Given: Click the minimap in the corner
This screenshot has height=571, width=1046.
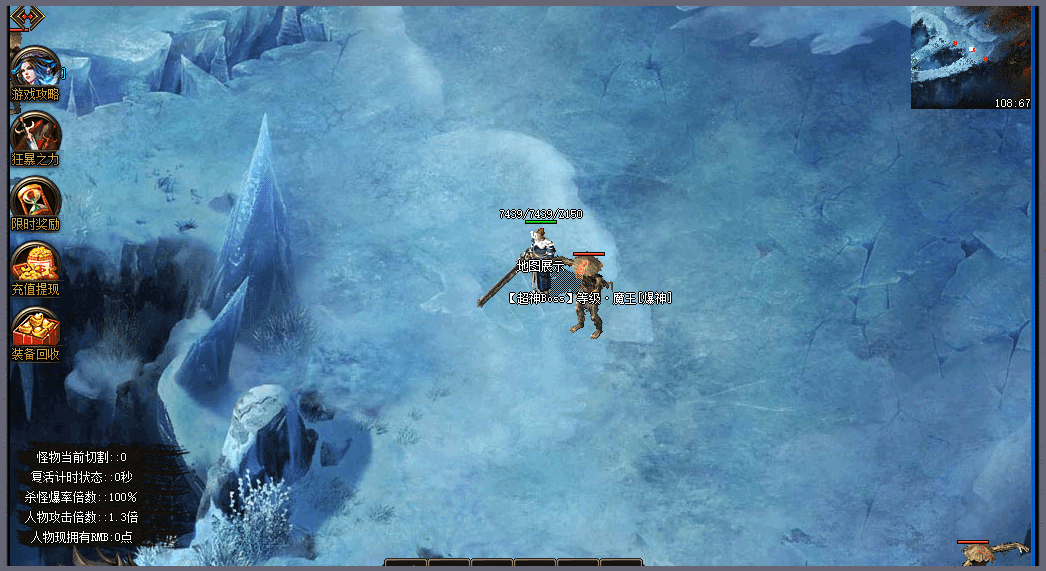Looking at the screenshot, I should pos(970,58).
